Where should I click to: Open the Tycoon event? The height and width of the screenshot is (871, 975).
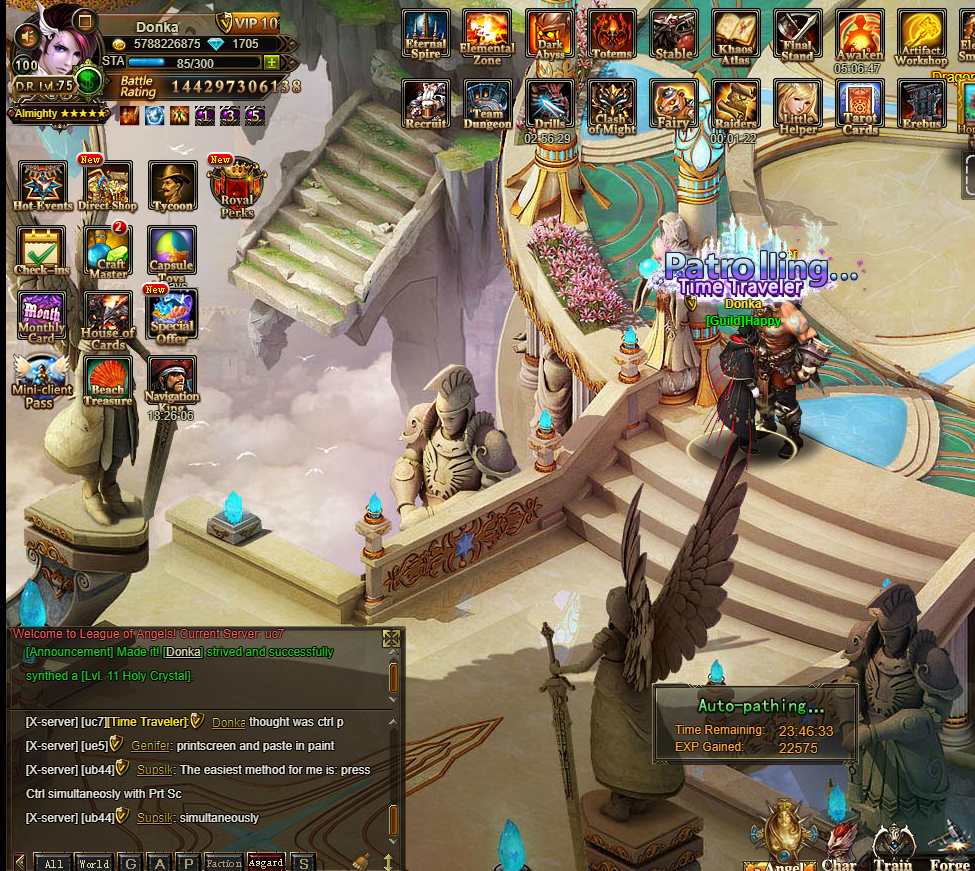[172, 185]
